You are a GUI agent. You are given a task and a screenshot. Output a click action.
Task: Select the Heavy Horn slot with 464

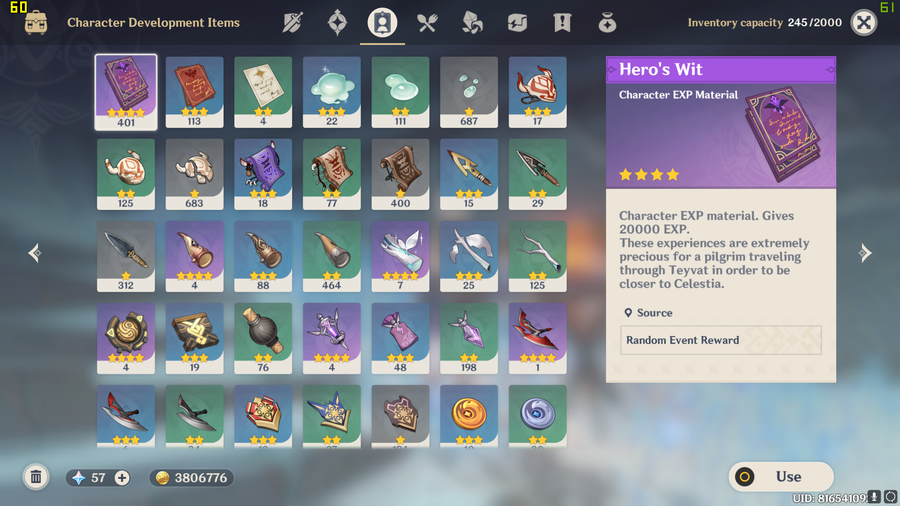pos(332,256)
